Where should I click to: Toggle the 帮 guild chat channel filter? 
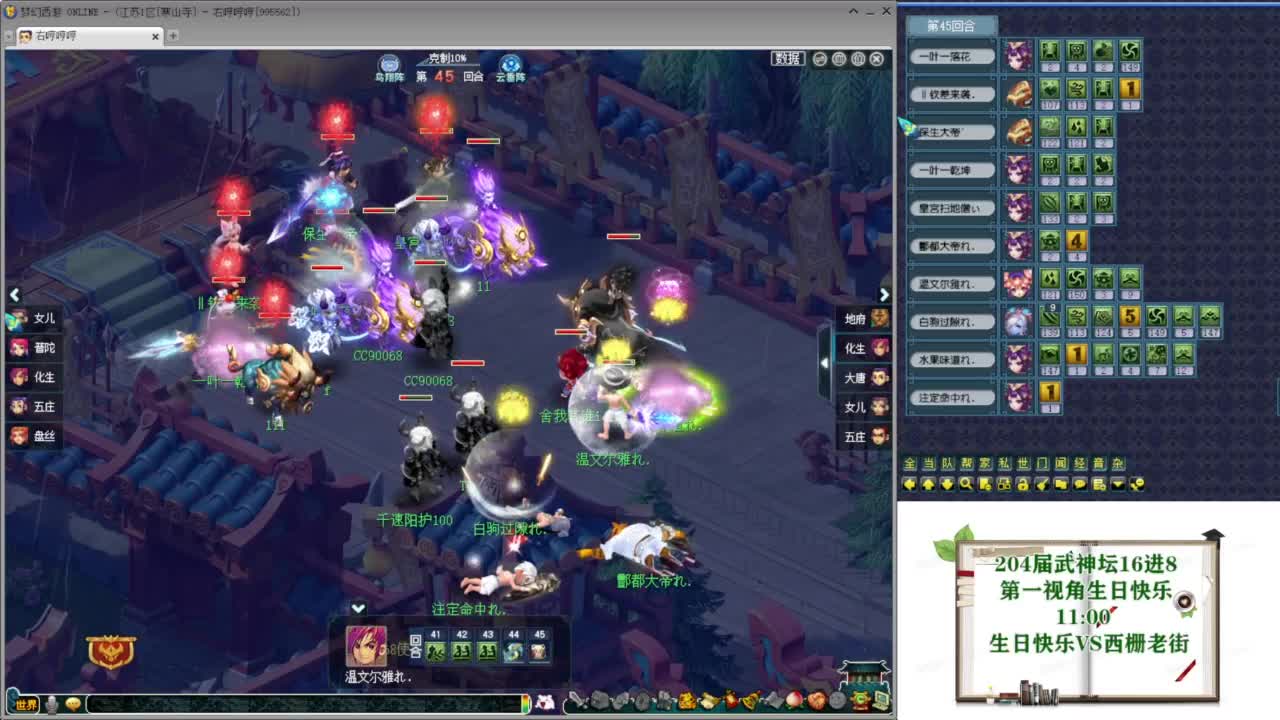964,463
